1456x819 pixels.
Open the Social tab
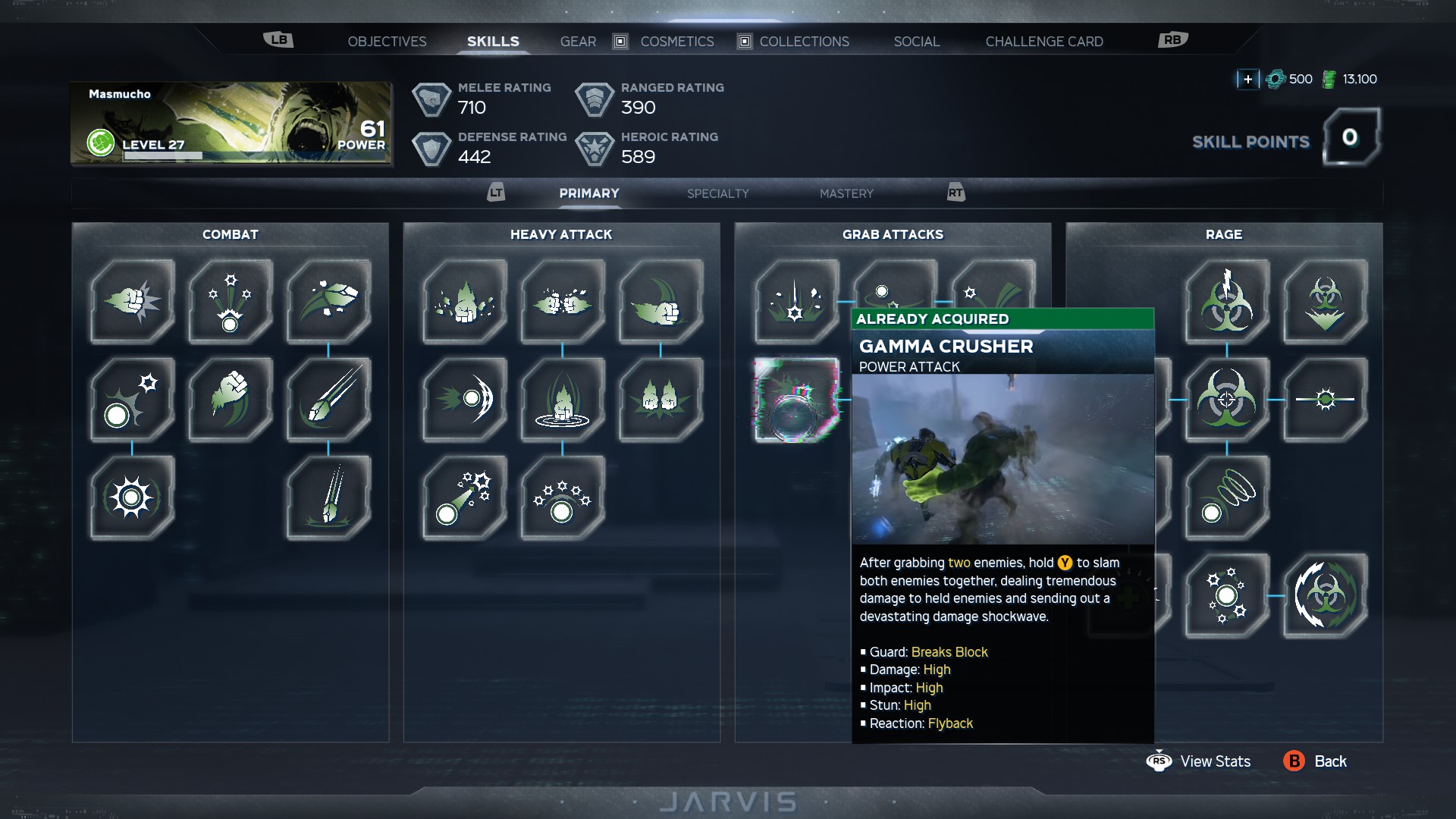click(916, 42)
